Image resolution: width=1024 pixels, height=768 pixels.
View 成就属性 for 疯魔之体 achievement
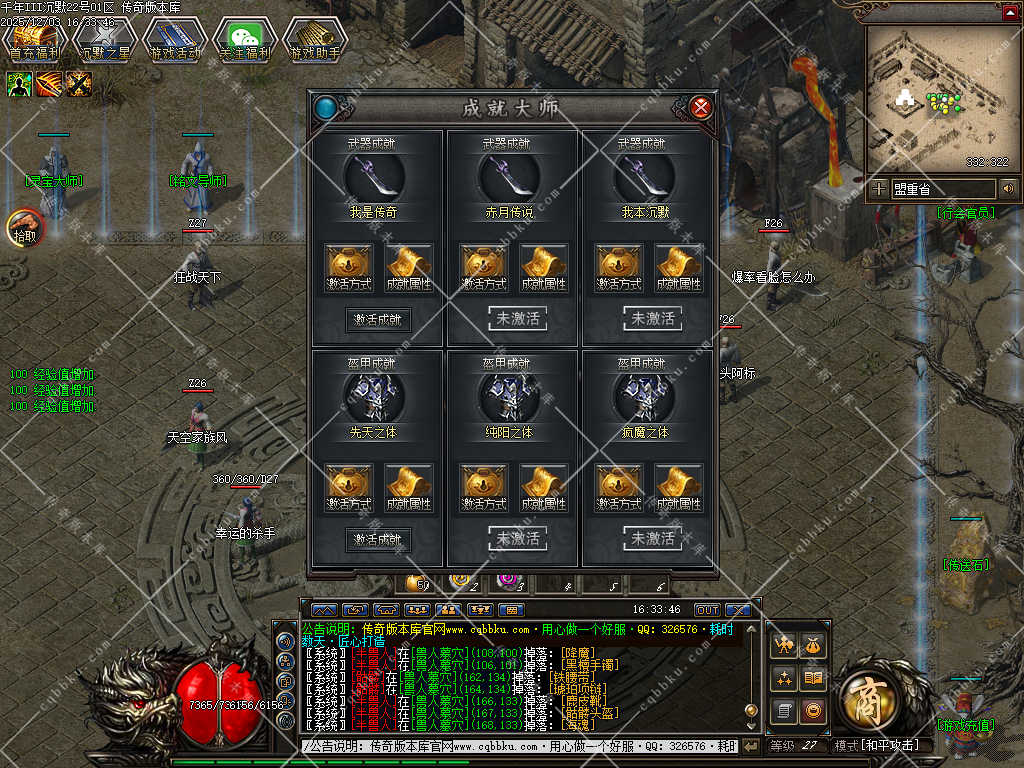[678, 488]
